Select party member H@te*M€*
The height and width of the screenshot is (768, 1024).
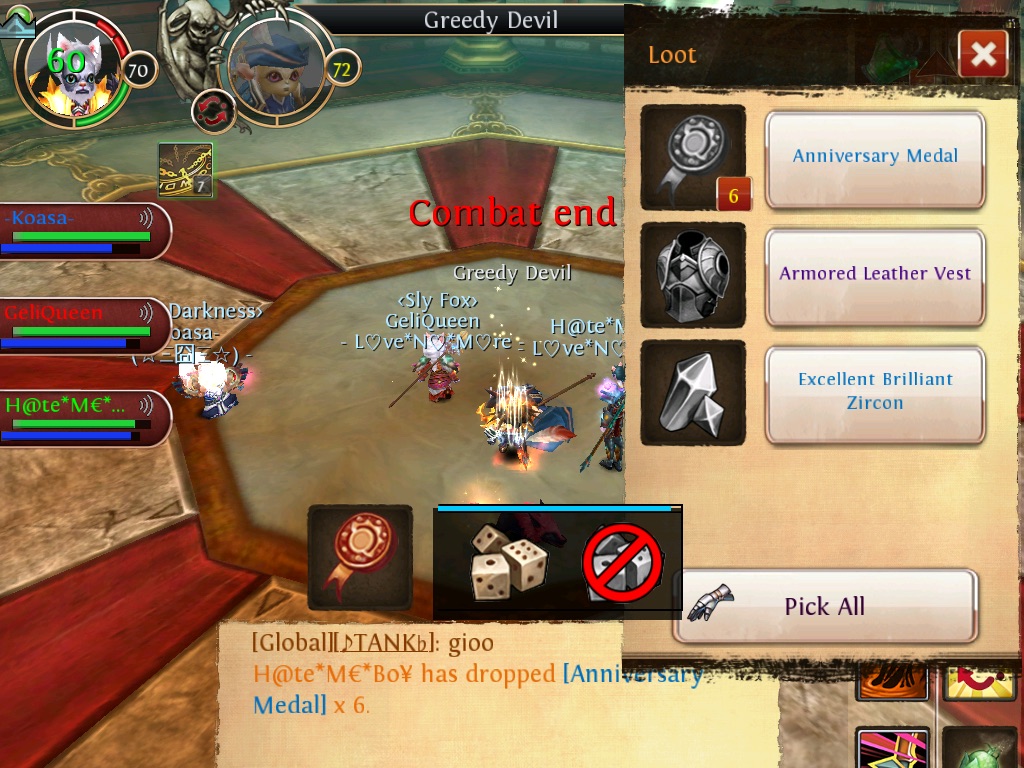click(x=78, y=418)
